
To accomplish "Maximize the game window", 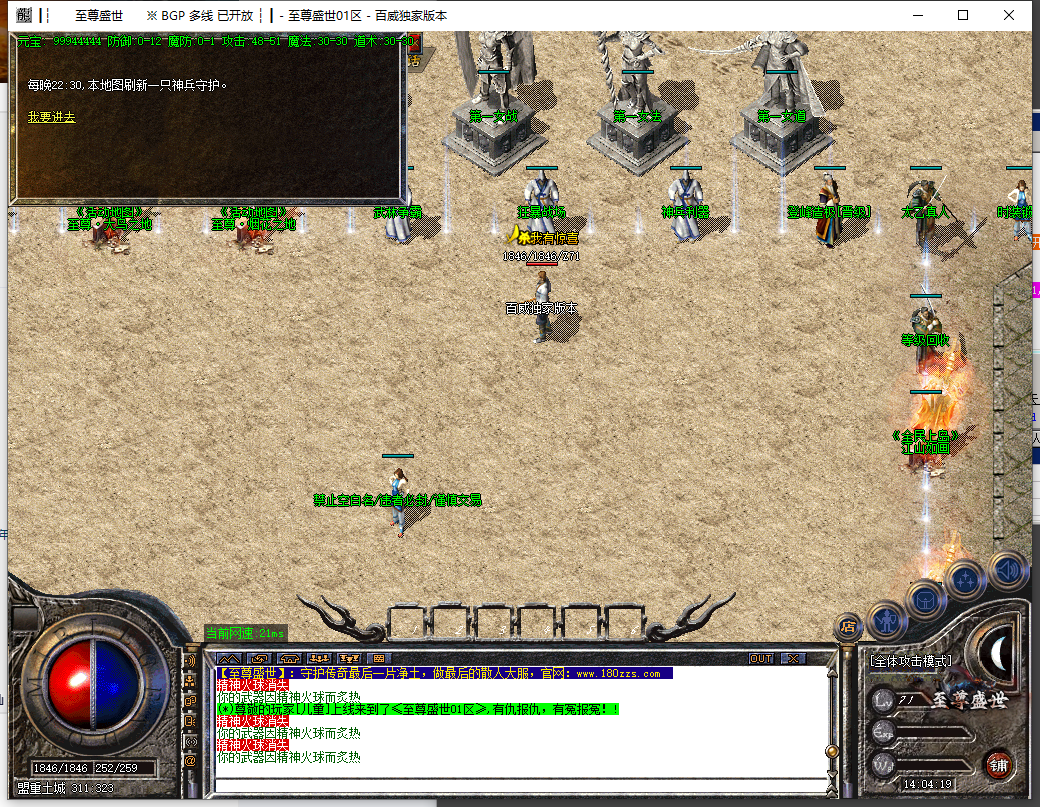I will pyautogui.click(x=963, y=15).
